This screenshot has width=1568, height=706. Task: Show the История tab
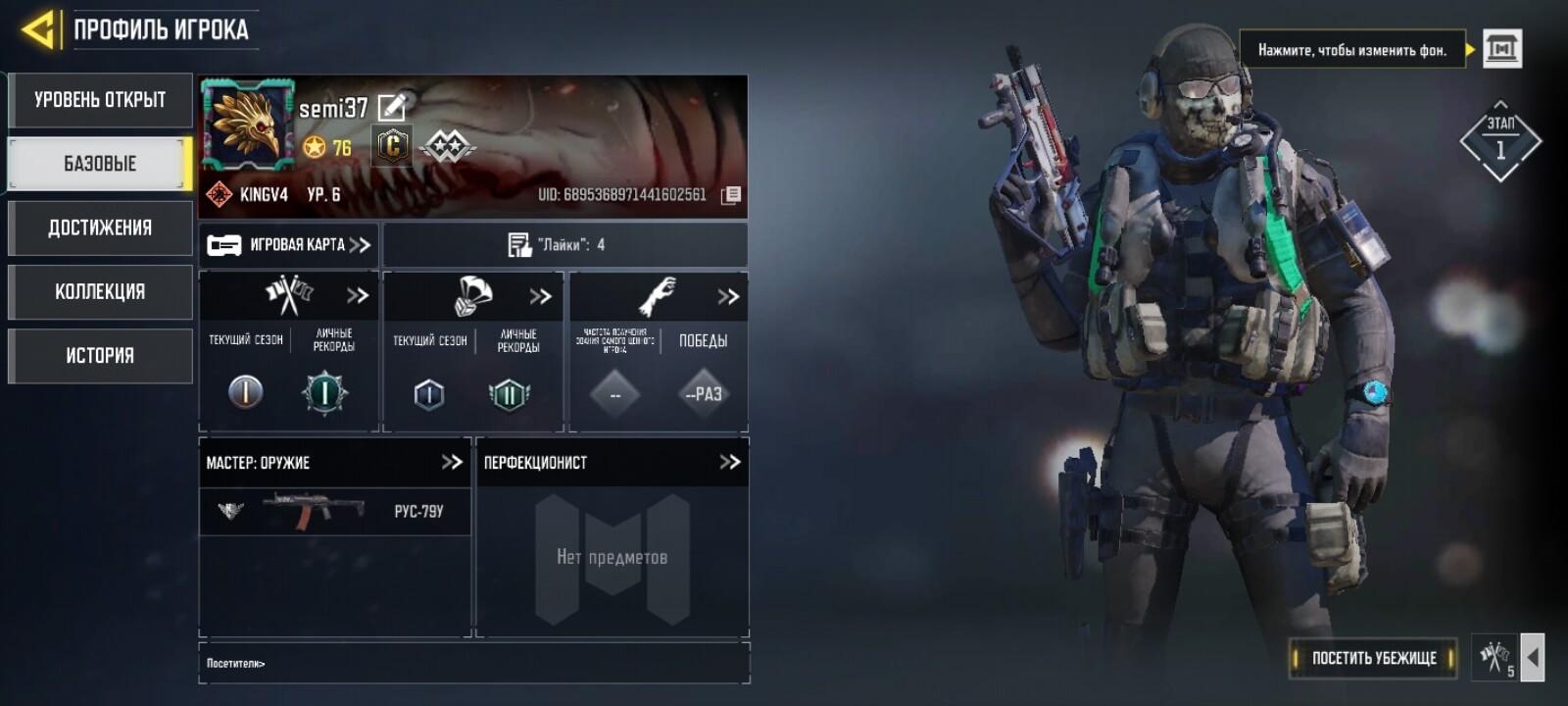(x=100, y=356)
